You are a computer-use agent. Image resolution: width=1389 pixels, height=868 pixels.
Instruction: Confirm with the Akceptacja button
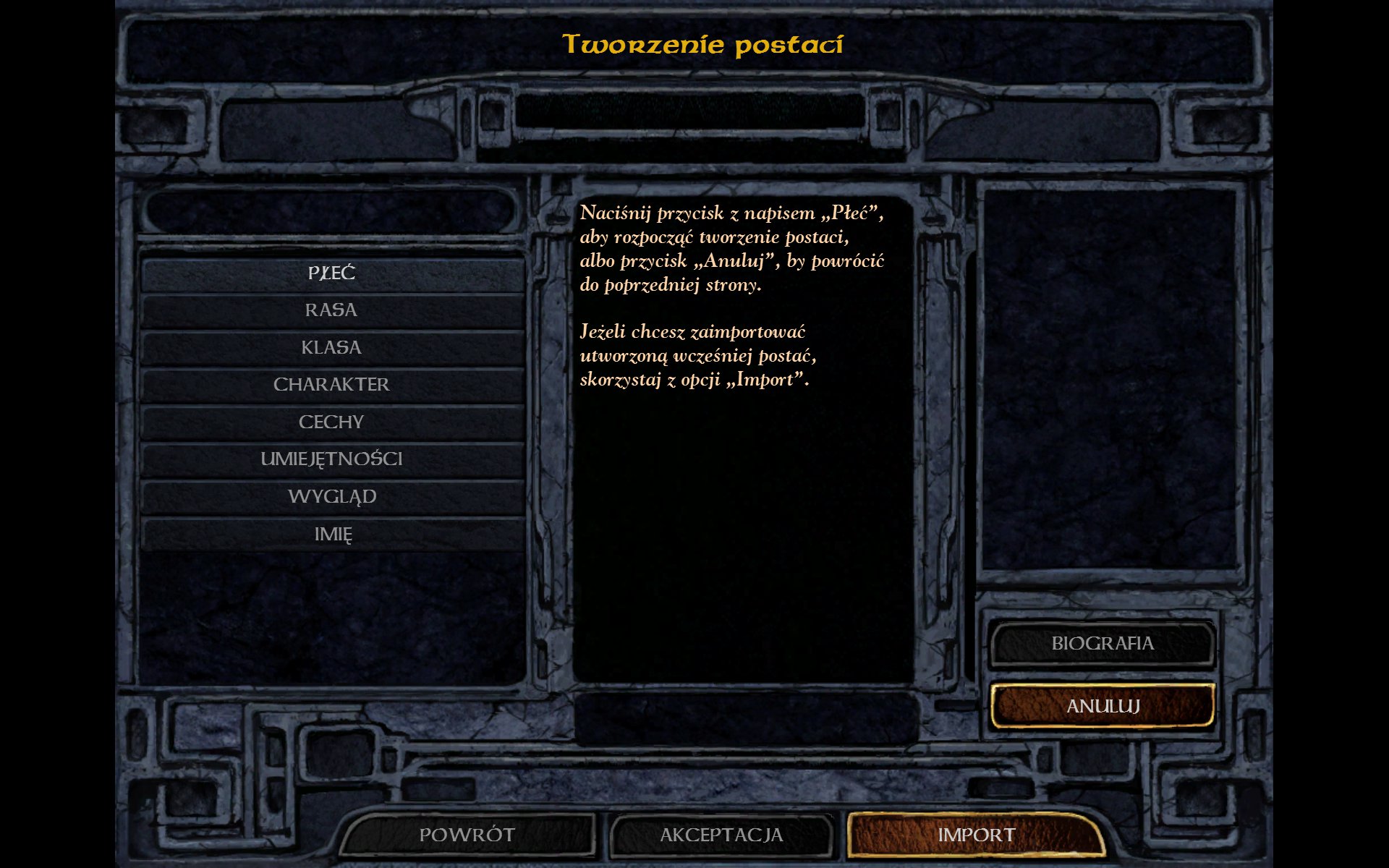tap(721, 835)
